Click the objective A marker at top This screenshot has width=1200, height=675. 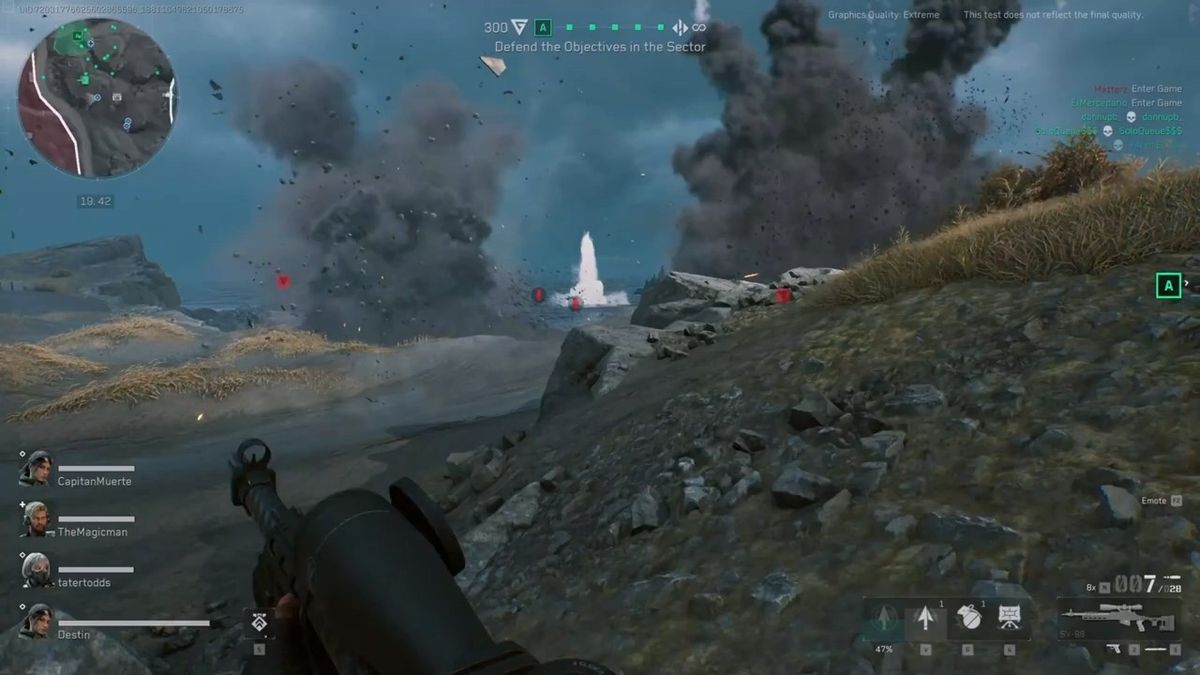point(543,28)
